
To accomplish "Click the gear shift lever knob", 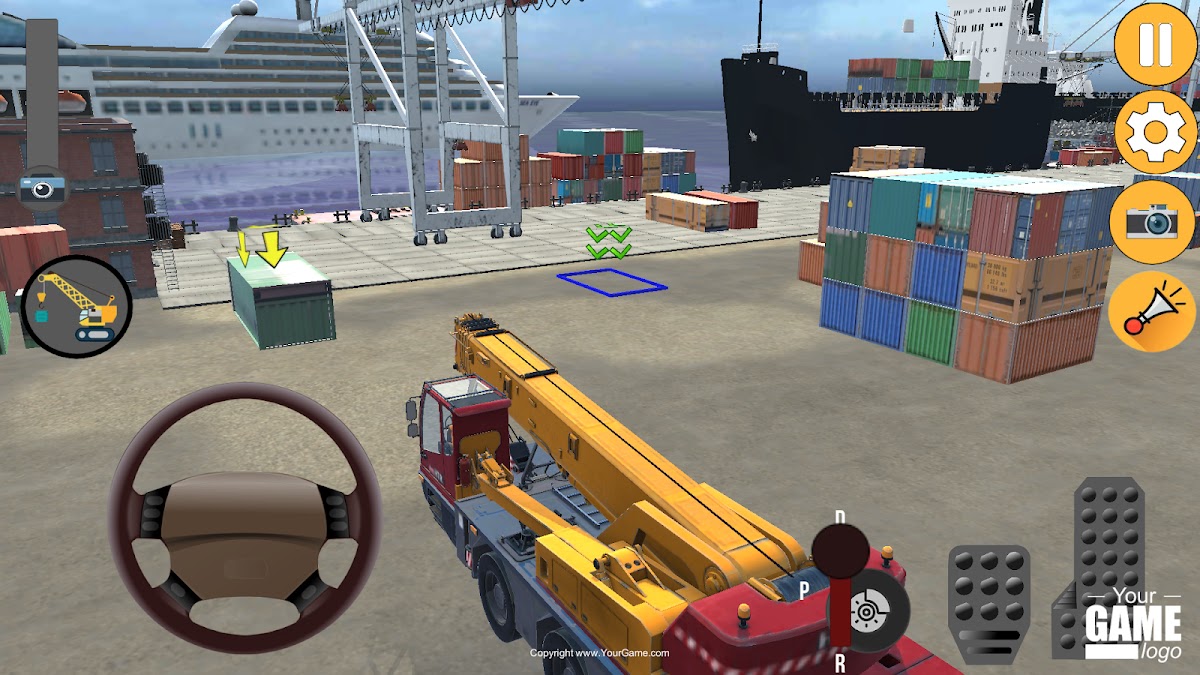I will [x=840, y=552].
